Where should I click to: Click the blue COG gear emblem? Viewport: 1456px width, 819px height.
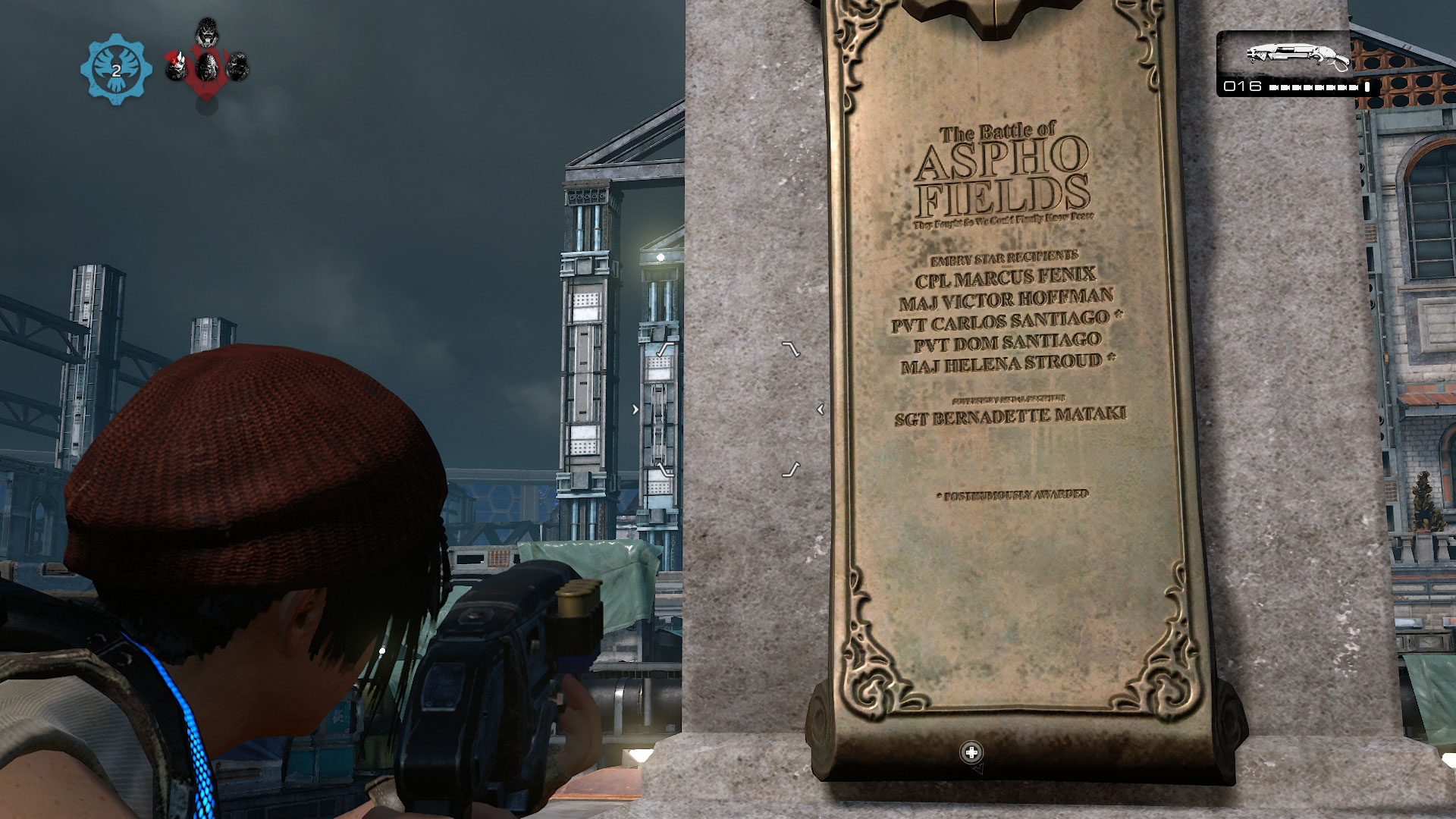tap(116, 69)
